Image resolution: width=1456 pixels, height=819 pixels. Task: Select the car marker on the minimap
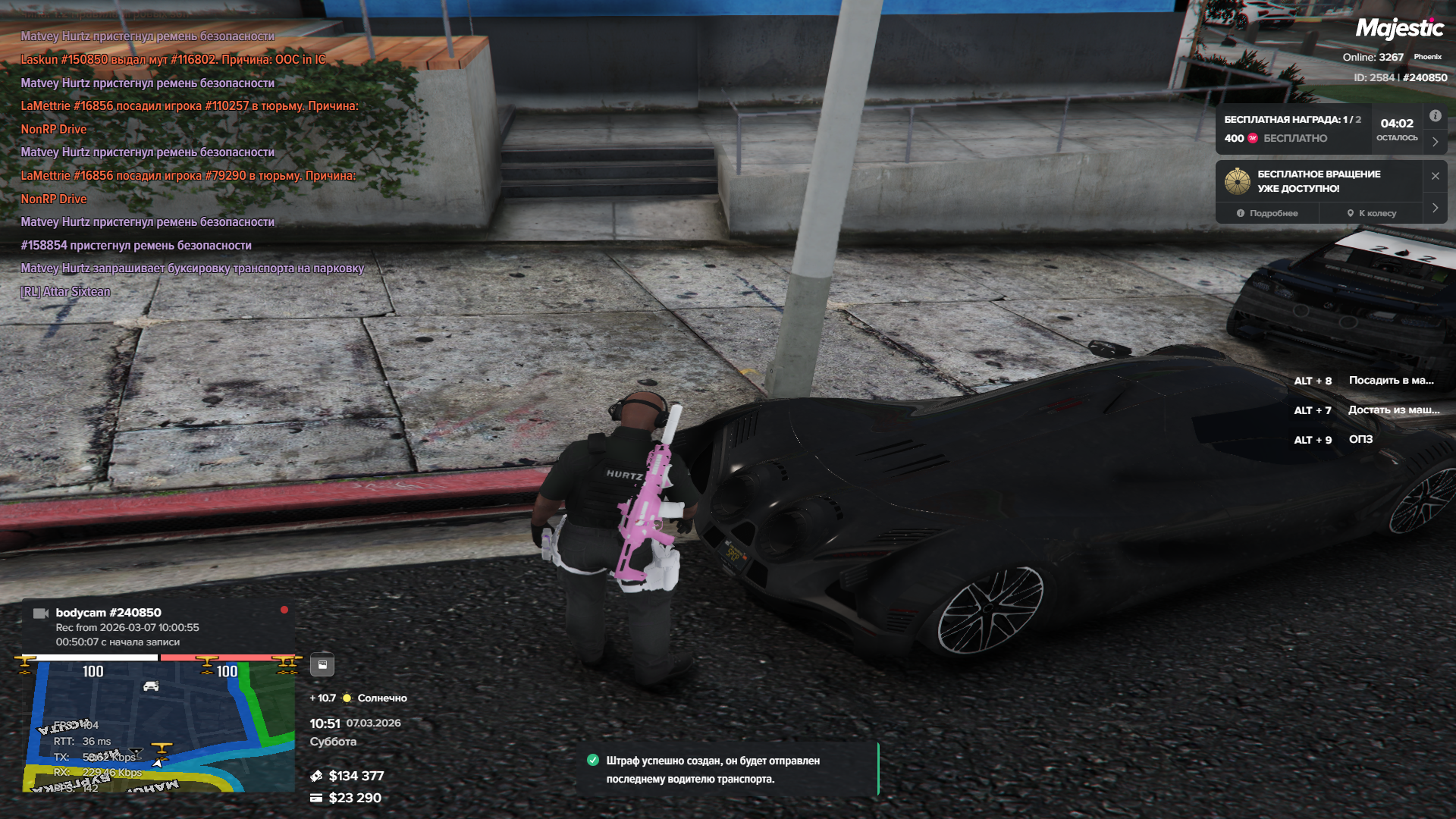151,686
